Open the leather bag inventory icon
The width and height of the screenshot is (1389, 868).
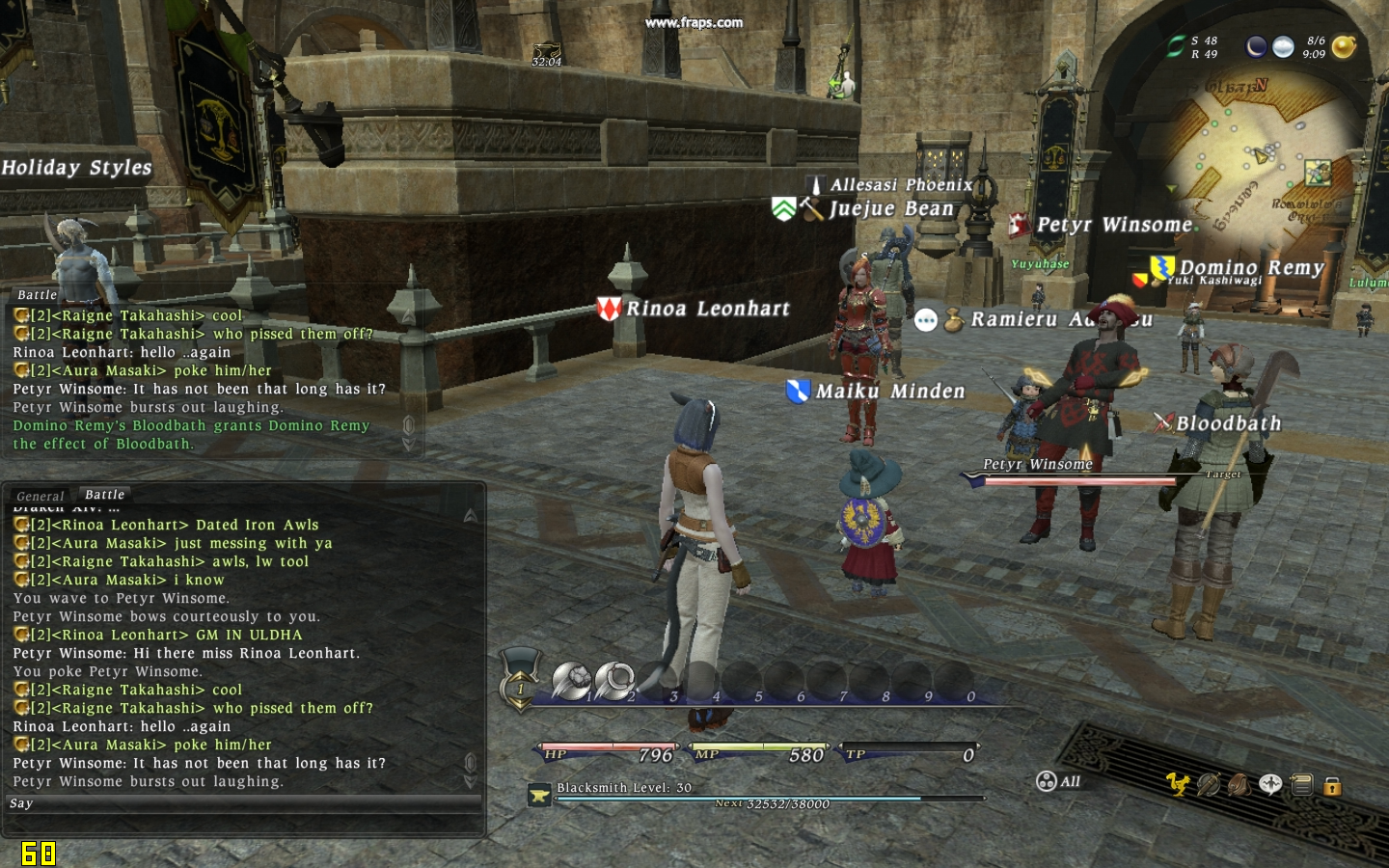coord(1239,784)
